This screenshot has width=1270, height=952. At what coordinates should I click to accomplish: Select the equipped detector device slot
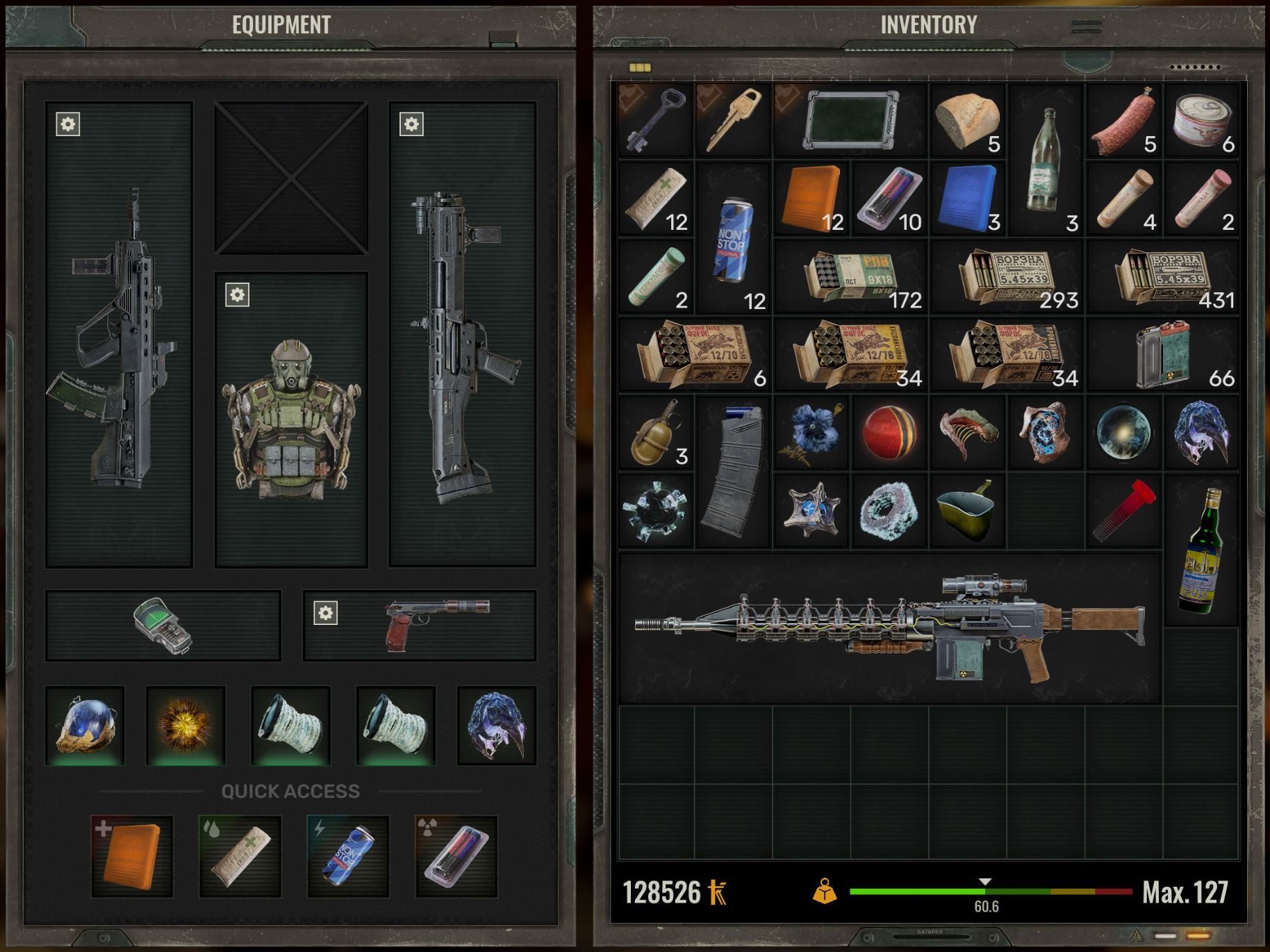[163, 625]
